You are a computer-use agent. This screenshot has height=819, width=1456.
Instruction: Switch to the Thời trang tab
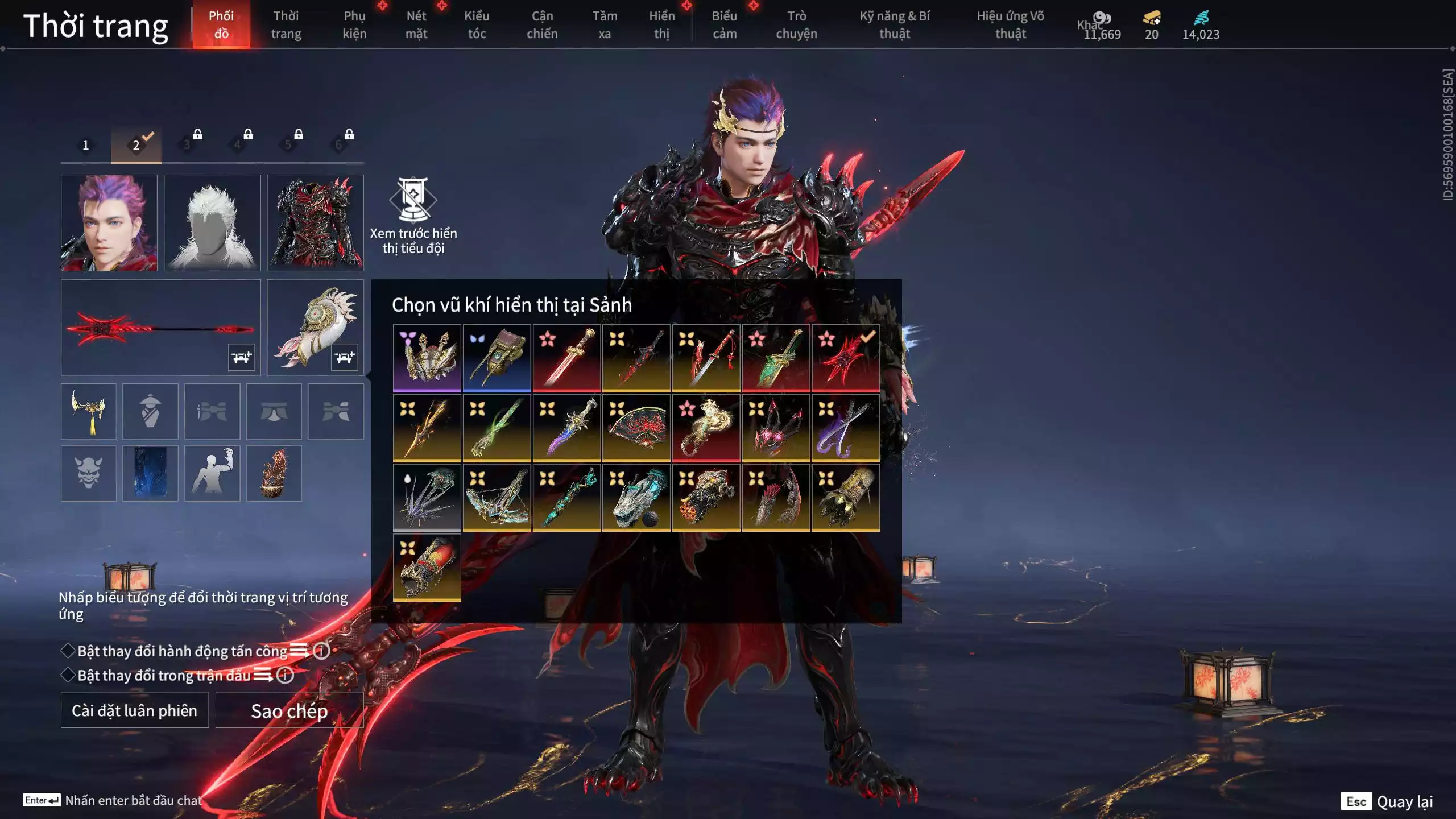pos(286,24)
